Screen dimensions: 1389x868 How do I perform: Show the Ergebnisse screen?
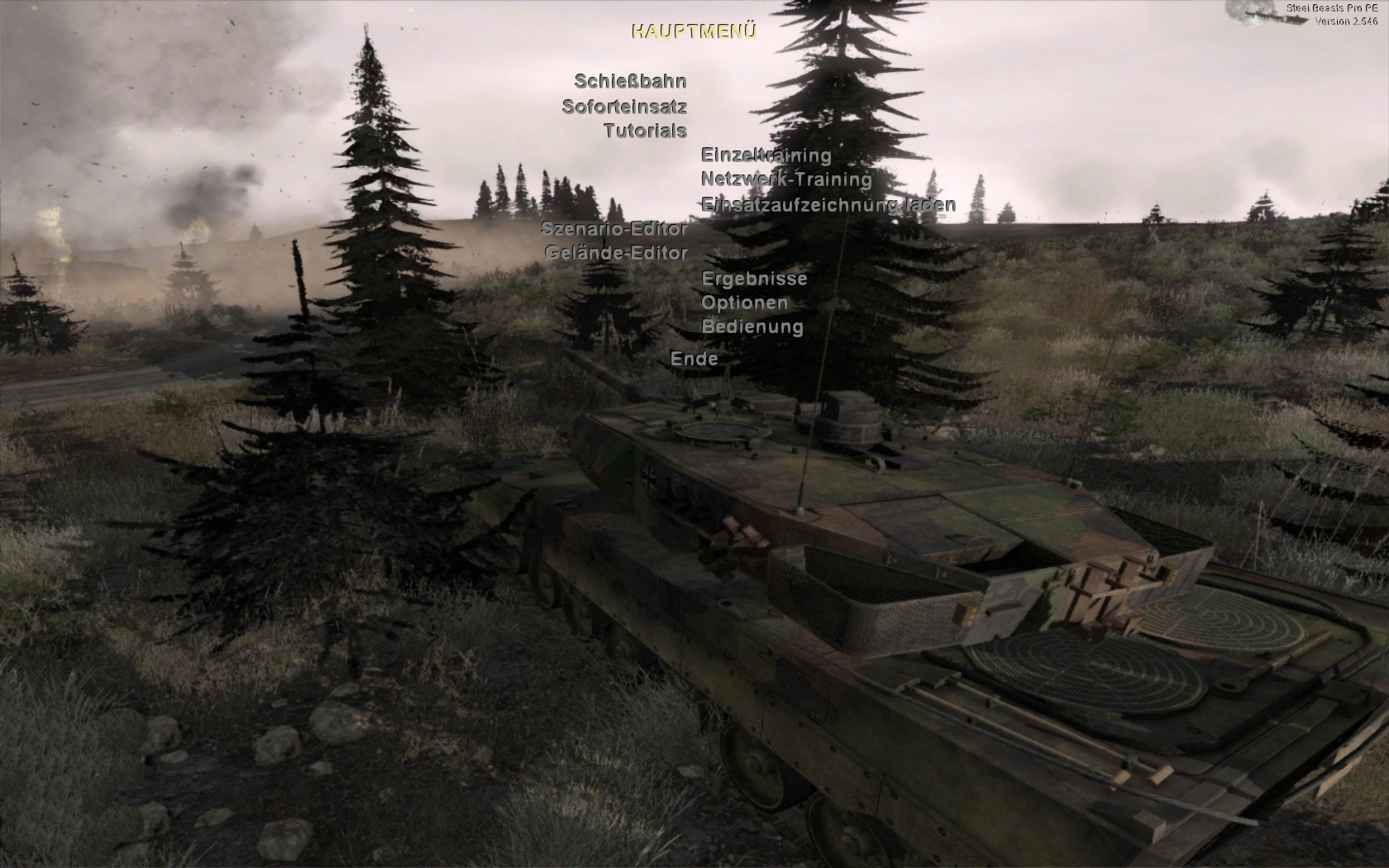754,278
